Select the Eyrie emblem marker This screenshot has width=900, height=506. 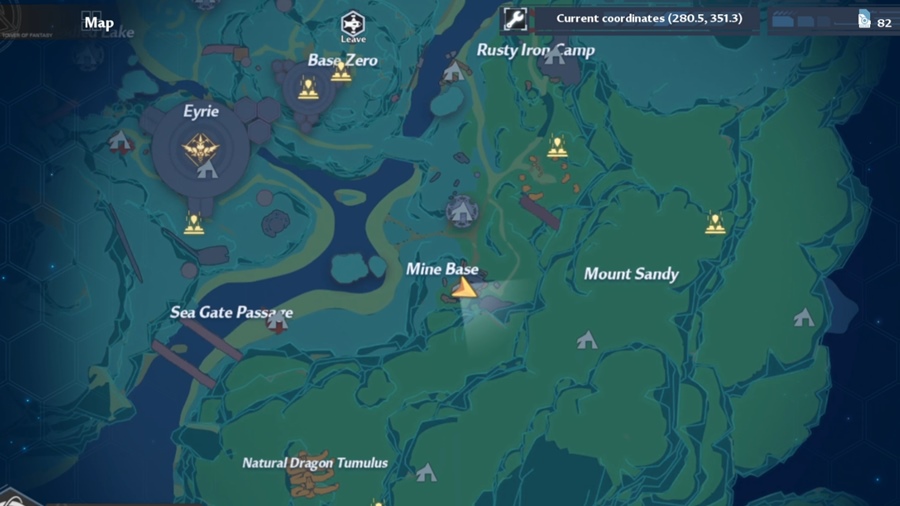(201, 148)
